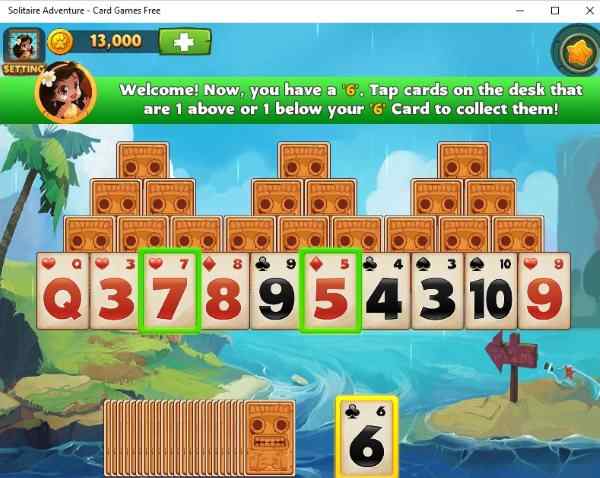
Task: Select the 8 of hearts card
Action: (x=224, y=292)
